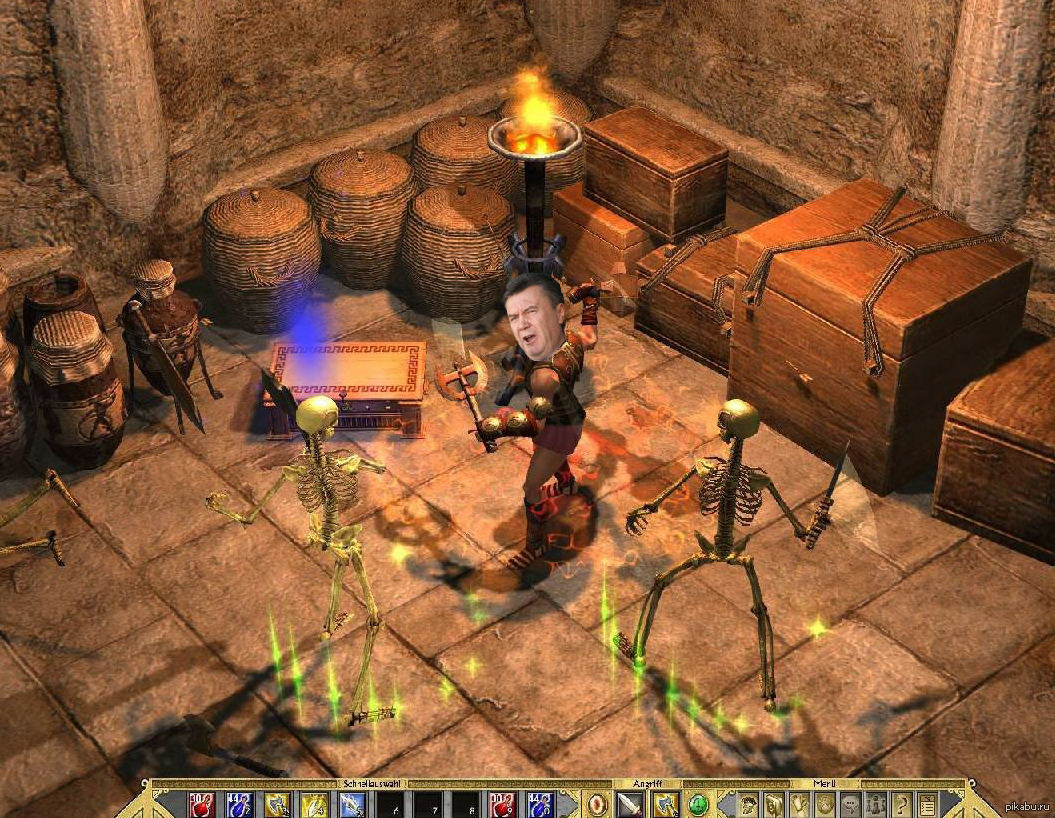
Task: Use the blue mana potion in quick slot 0
Action: click(540, 804)
